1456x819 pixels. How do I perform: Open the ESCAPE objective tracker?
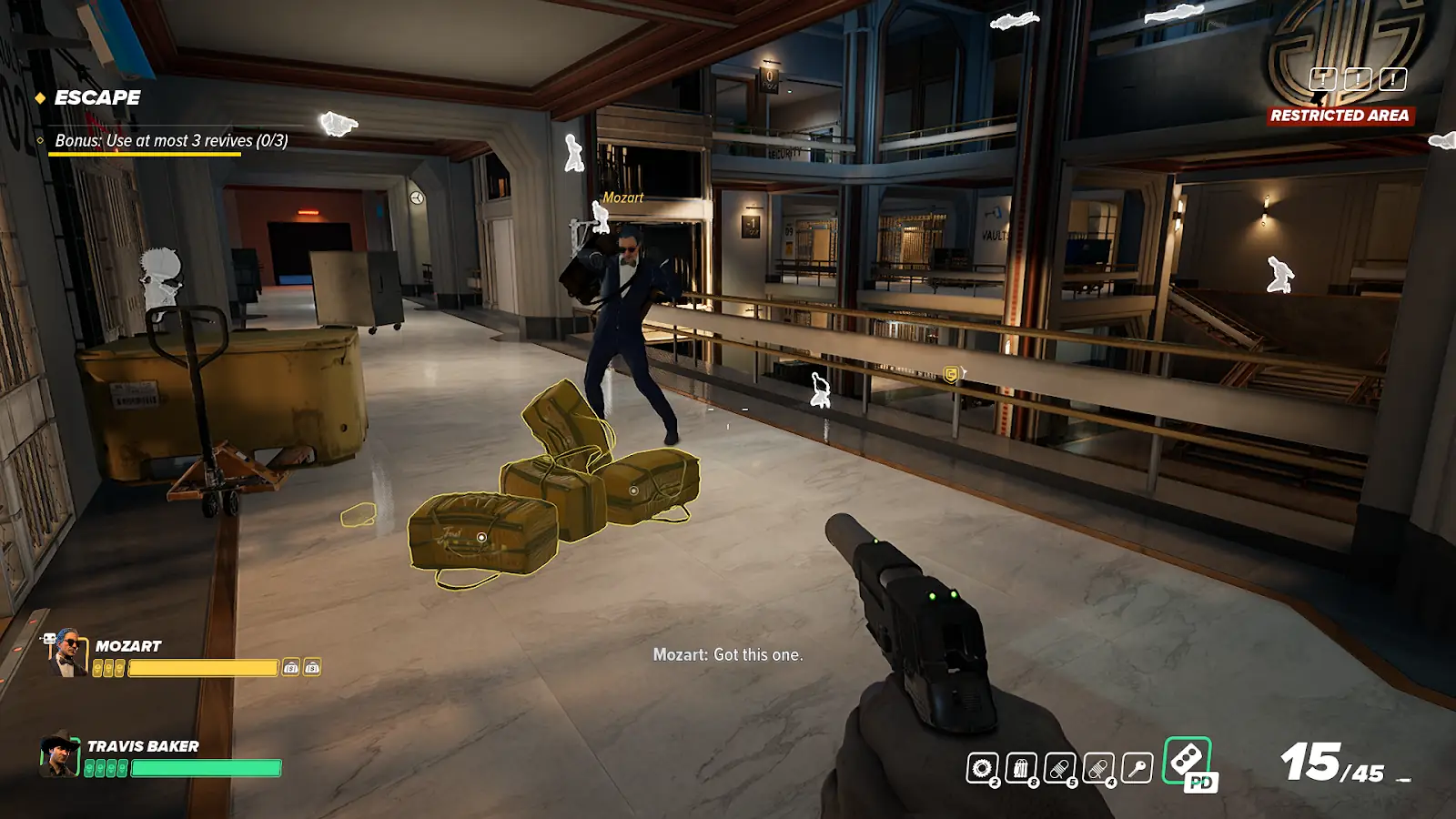[x=96, y=97]
